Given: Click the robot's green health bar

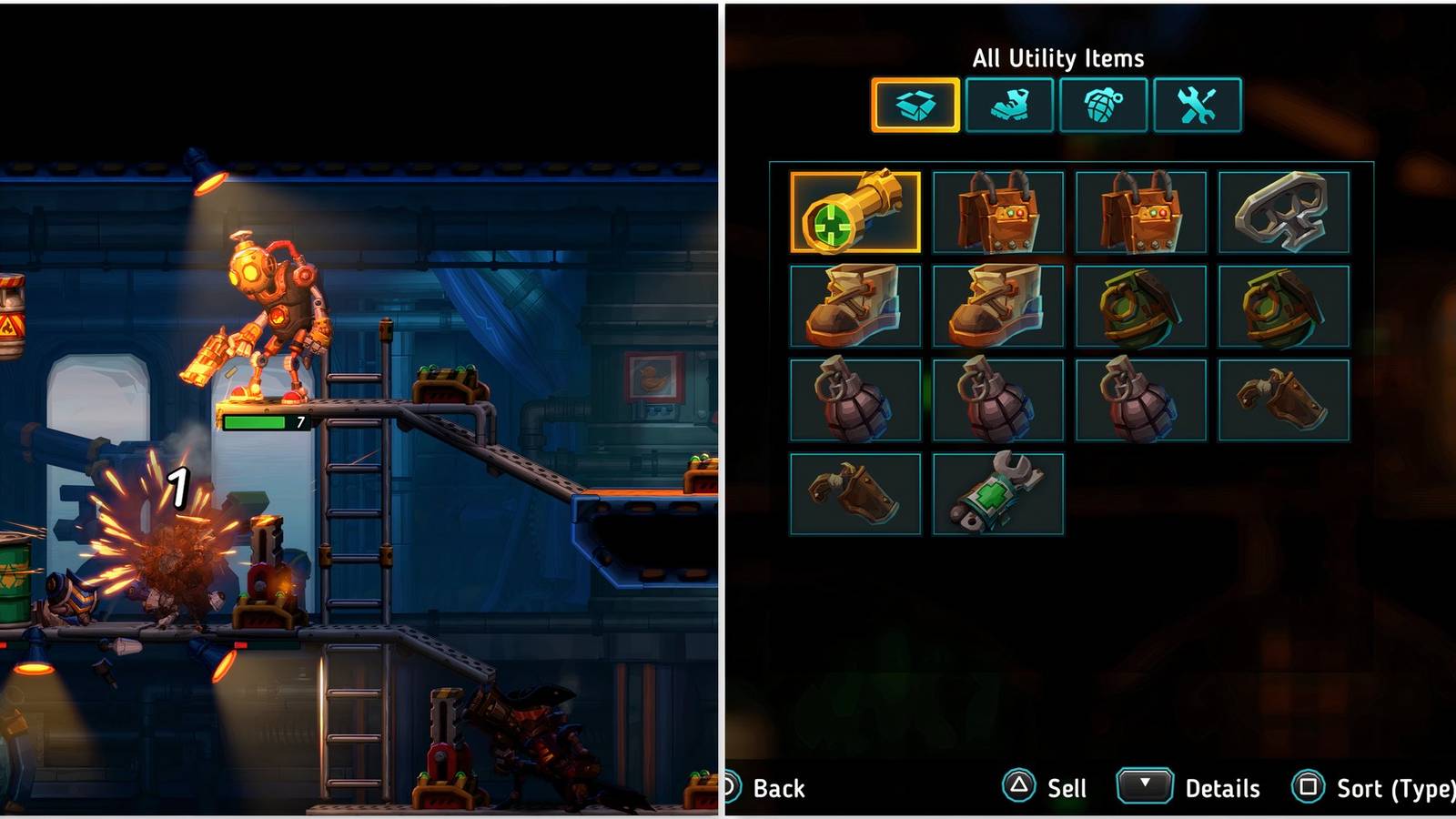Looking at the screenshot, I should point(255,420).
